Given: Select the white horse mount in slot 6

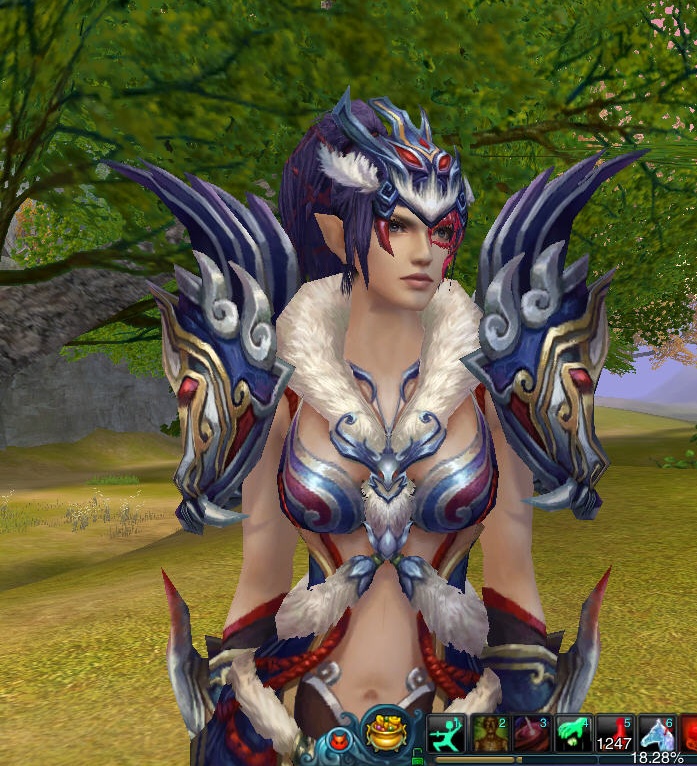Looking at the screenshot, I should (657, 734).
